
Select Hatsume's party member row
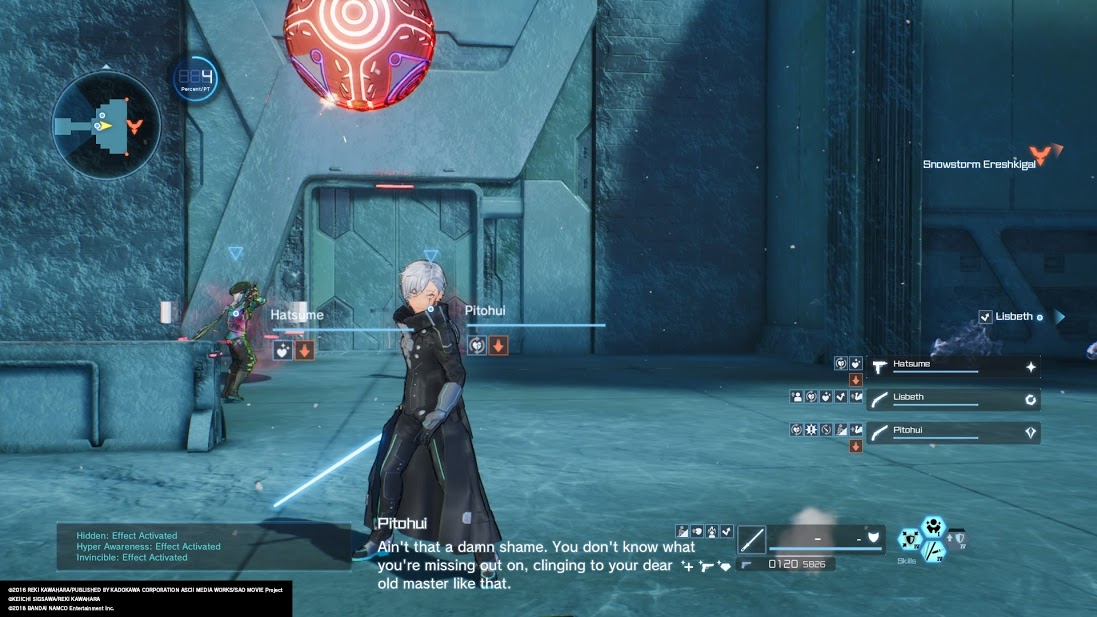point(952,367)
